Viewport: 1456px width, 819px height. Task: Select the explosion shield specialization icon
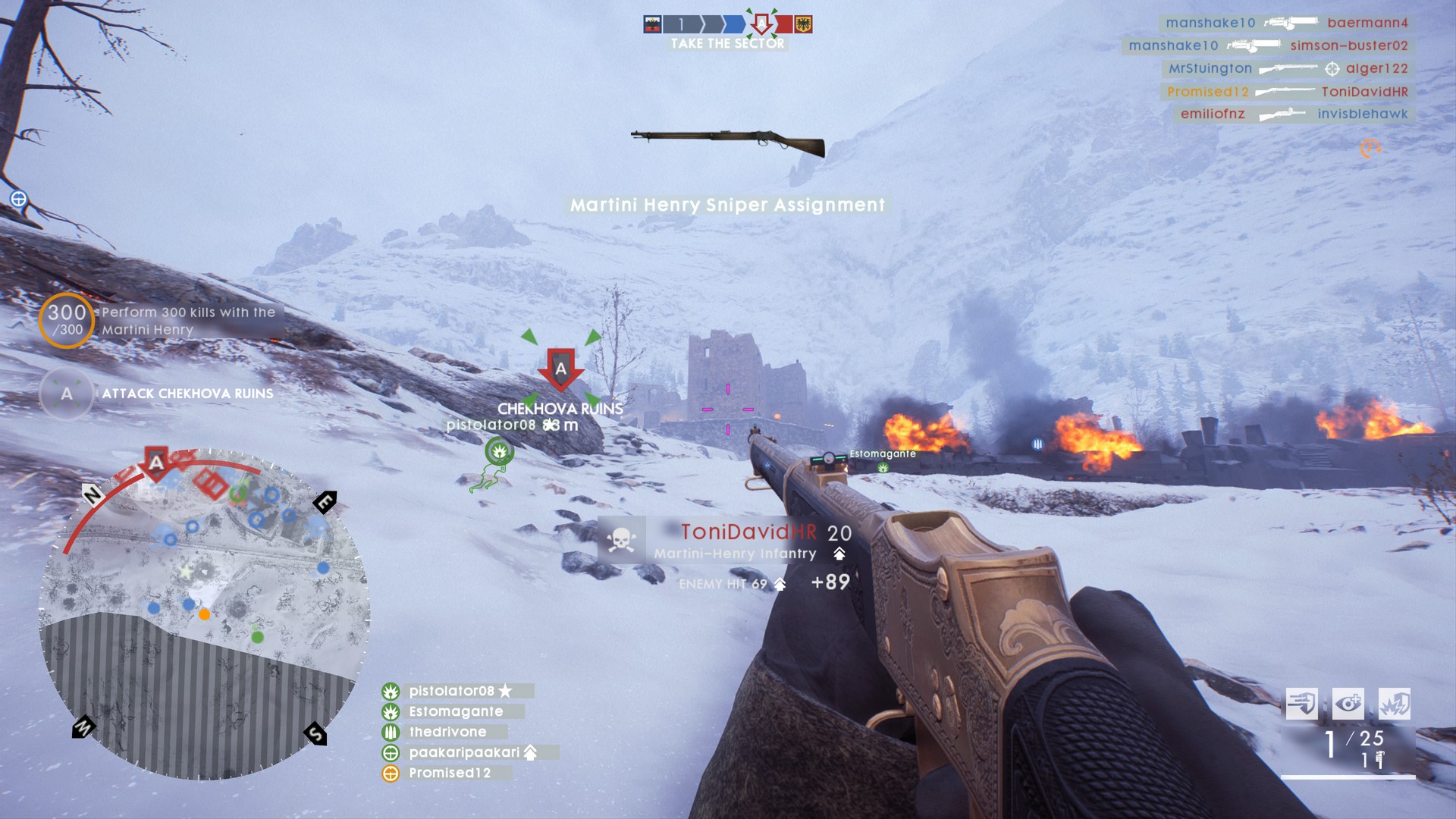[1394, 704]
